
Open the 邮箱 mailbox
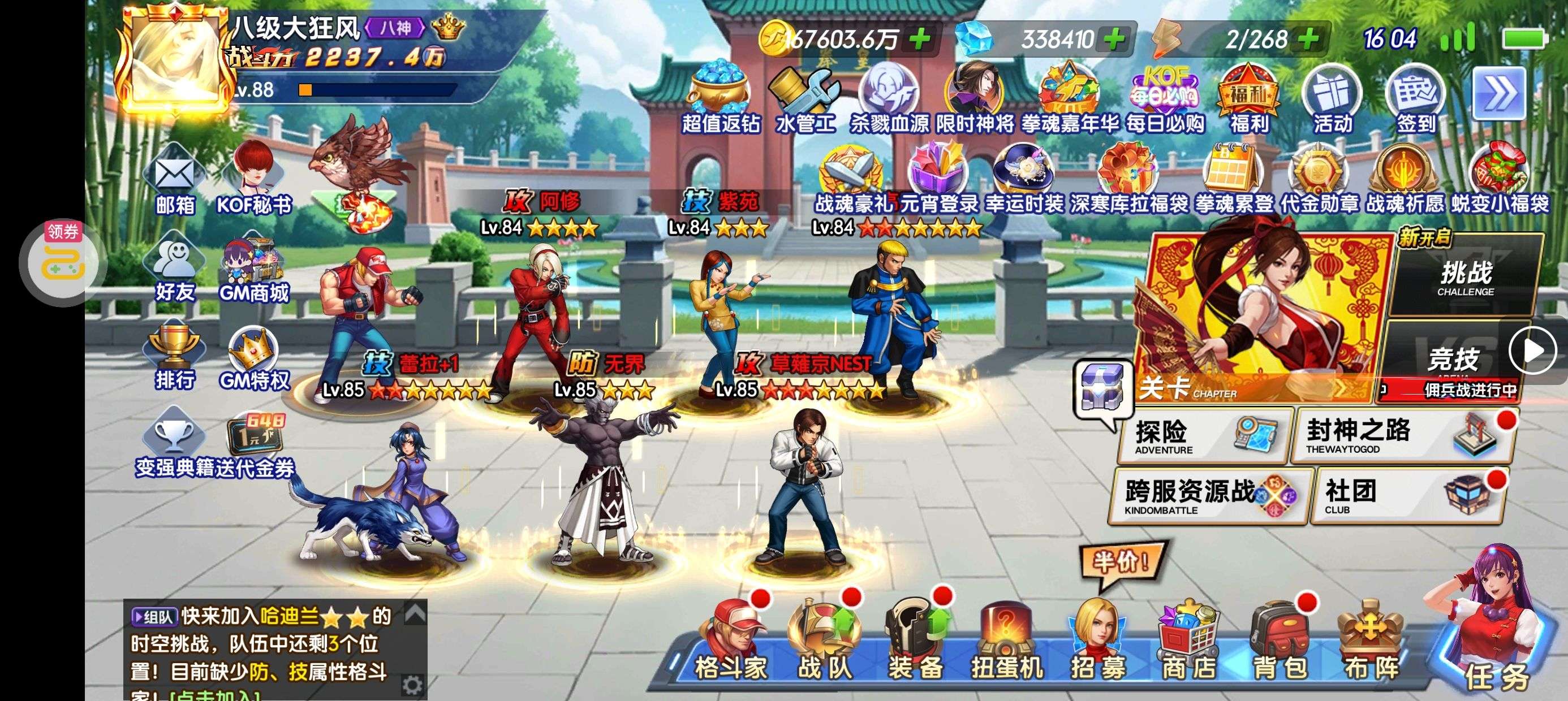(174, 180)
